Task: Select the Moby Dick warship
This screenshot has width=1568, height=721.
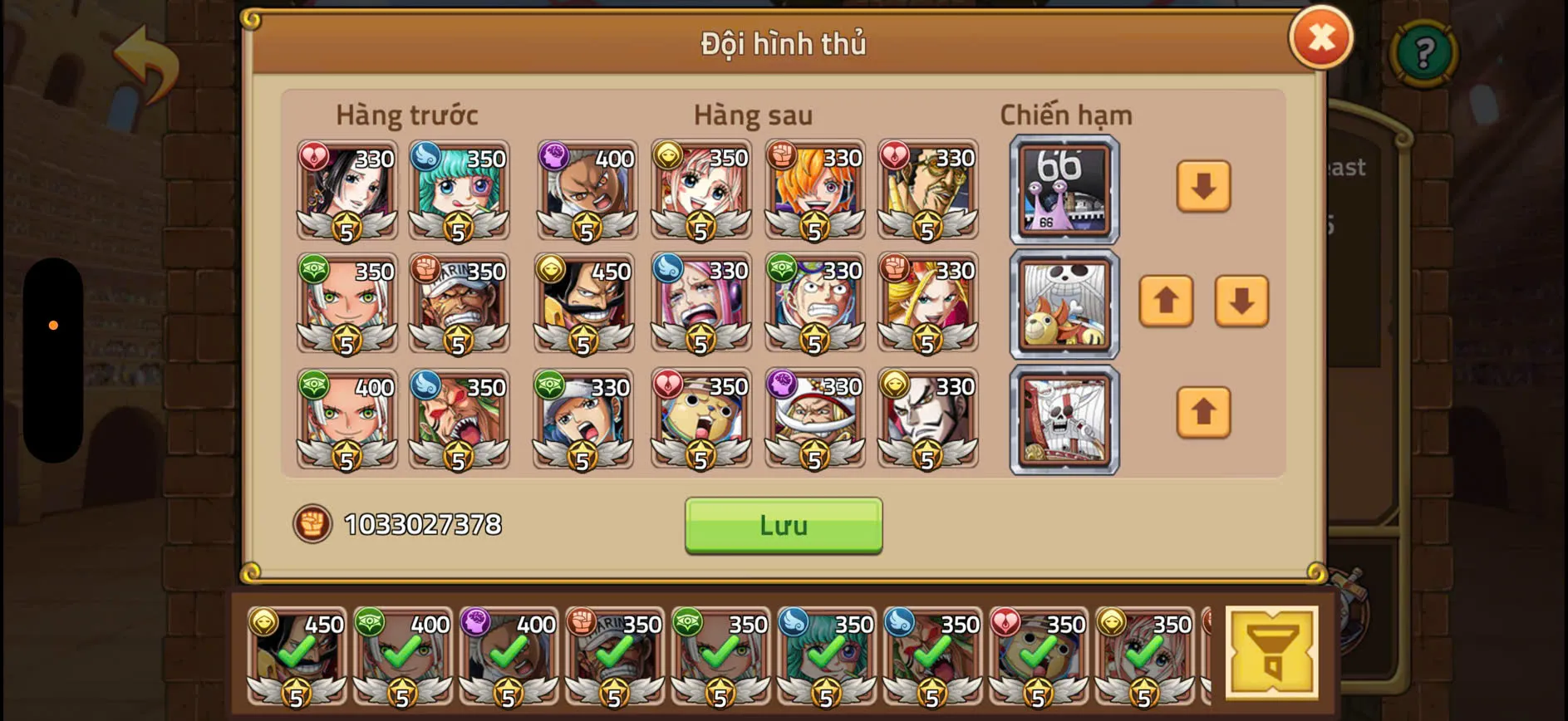Action: pyautogui.click(x=1064, y=419)
